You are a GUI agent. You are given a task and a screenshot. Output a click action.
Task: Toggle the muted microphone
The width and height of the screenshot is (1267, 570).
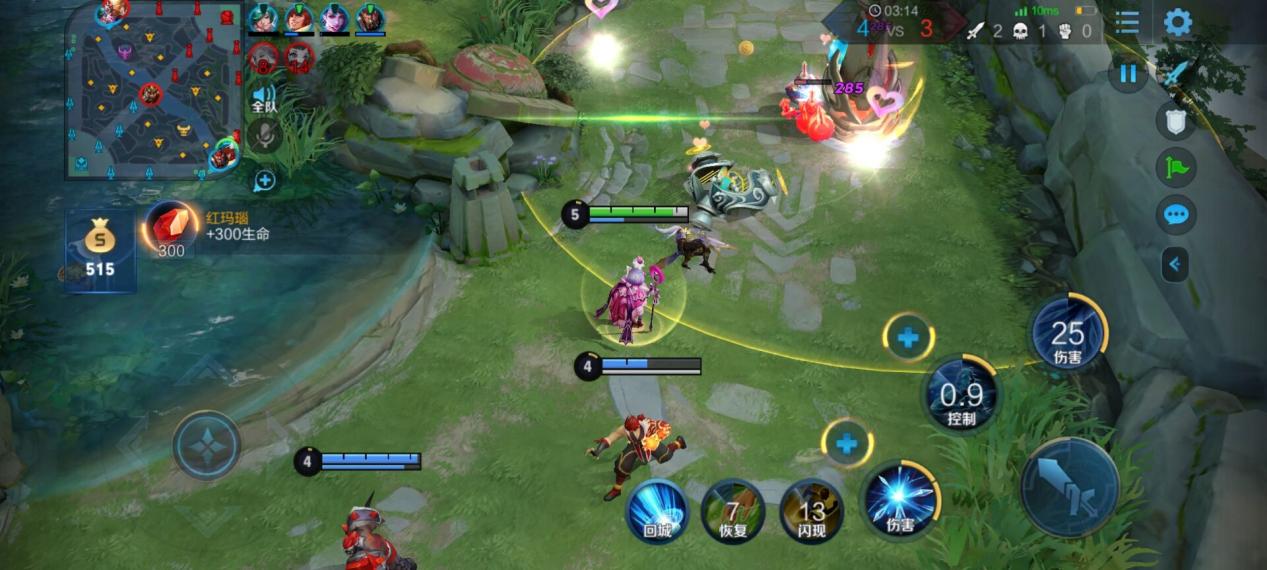(x=264, y=135)
